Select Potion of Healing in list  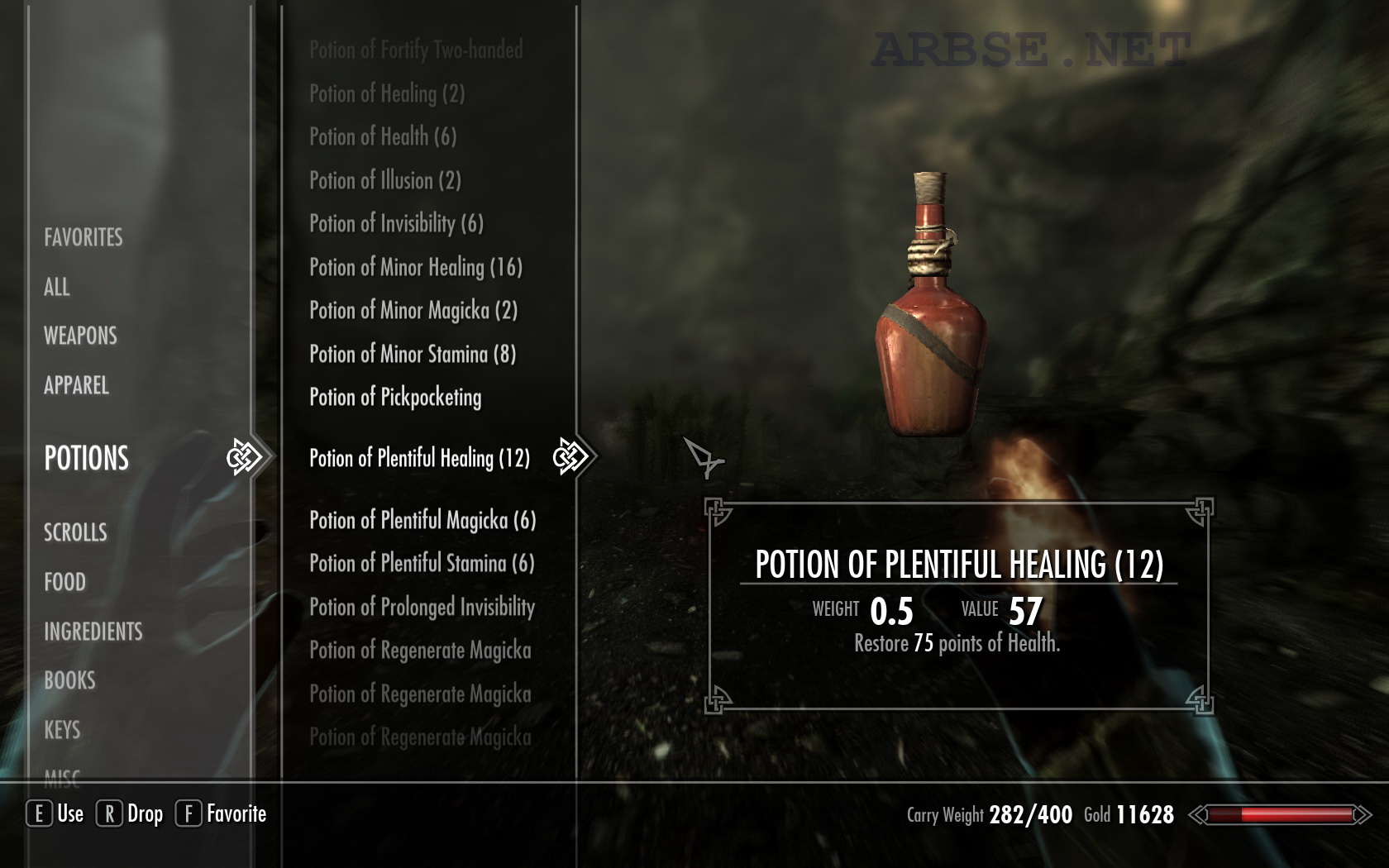coord(387,93)
